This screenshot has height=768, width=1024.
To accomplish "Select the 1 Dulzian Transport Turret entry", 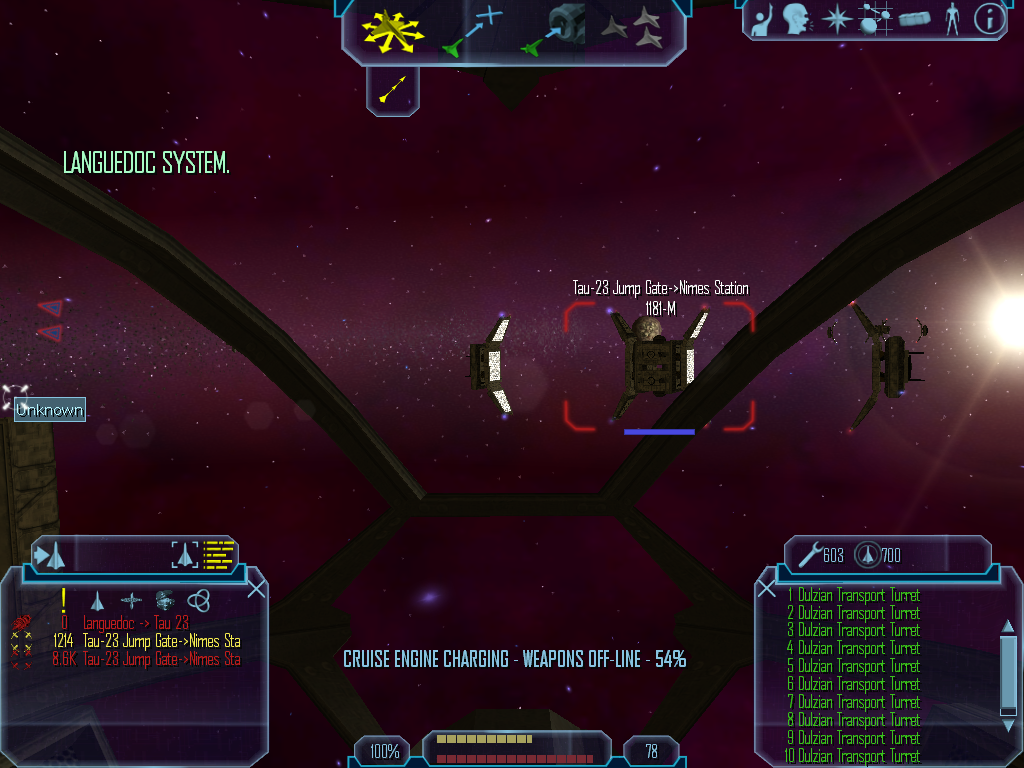I will pos(853,596).
